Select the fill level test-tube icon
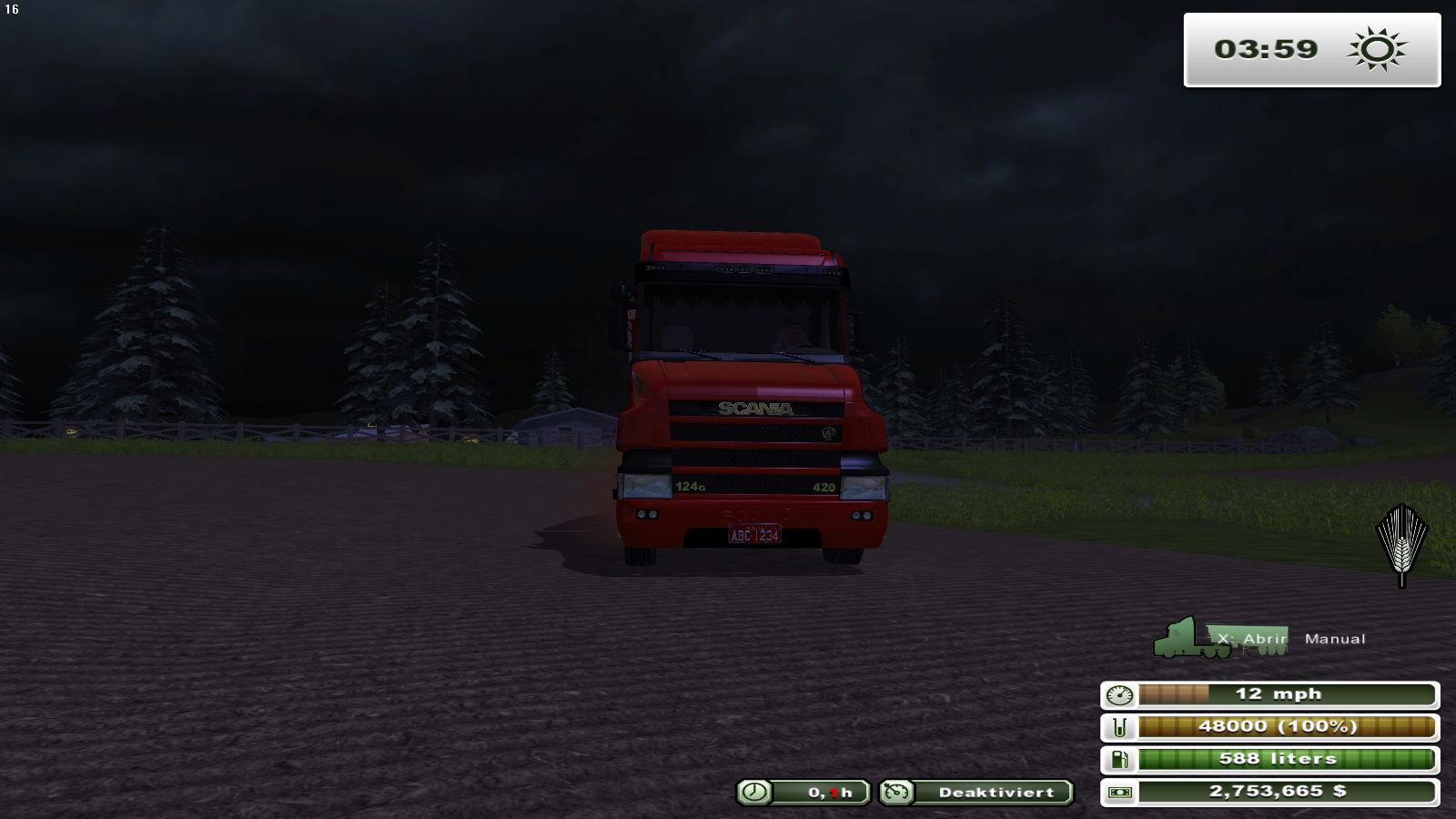This screenshot has width=1456, height=819. coord(1121,726)
